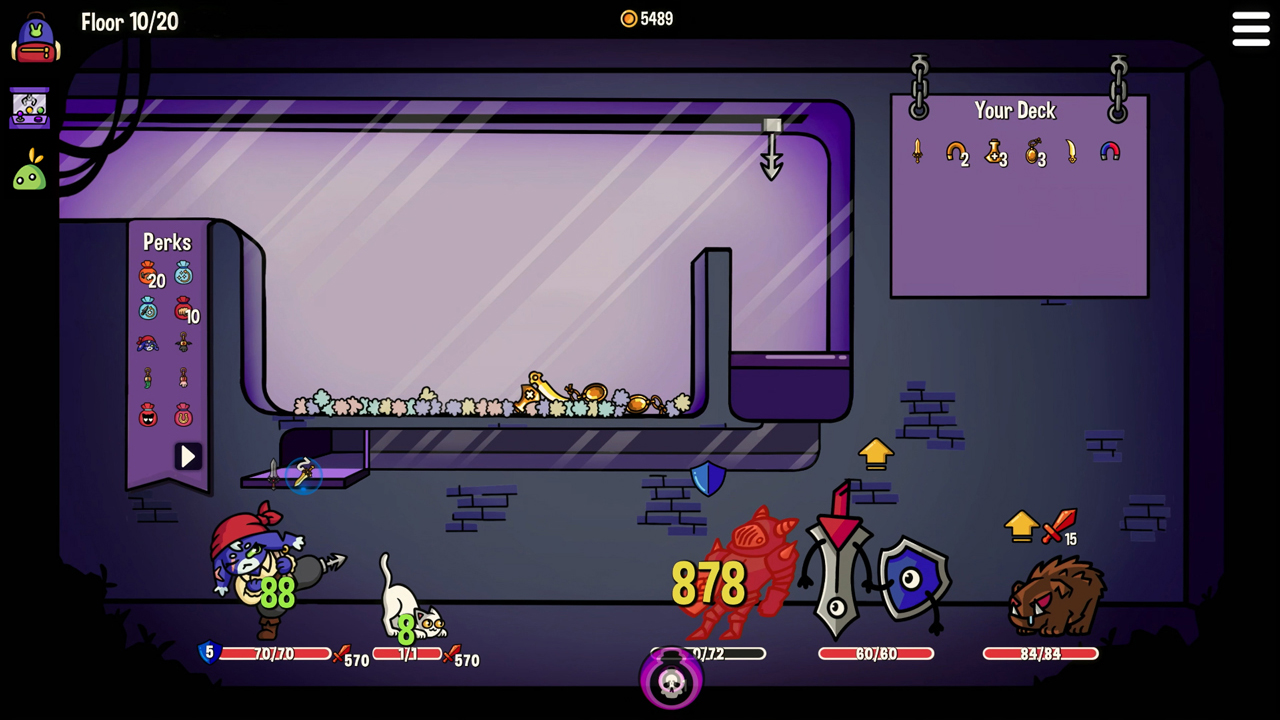Toggle the pirate hat perk
This screenshot has width=1280, height=720.
click(147, 343)
